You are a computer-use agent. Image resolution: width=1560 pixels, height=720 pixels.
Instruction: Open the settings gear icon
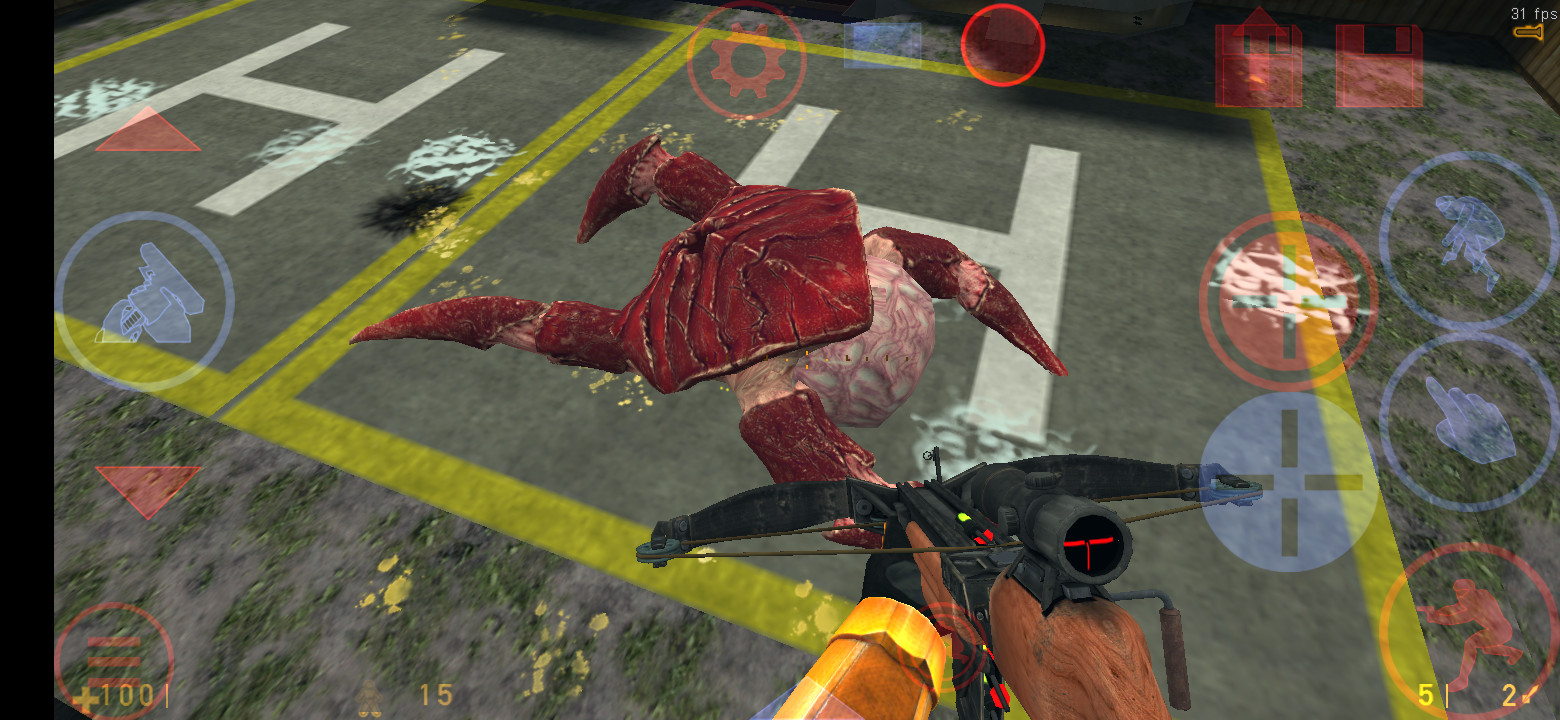point(745,58)
